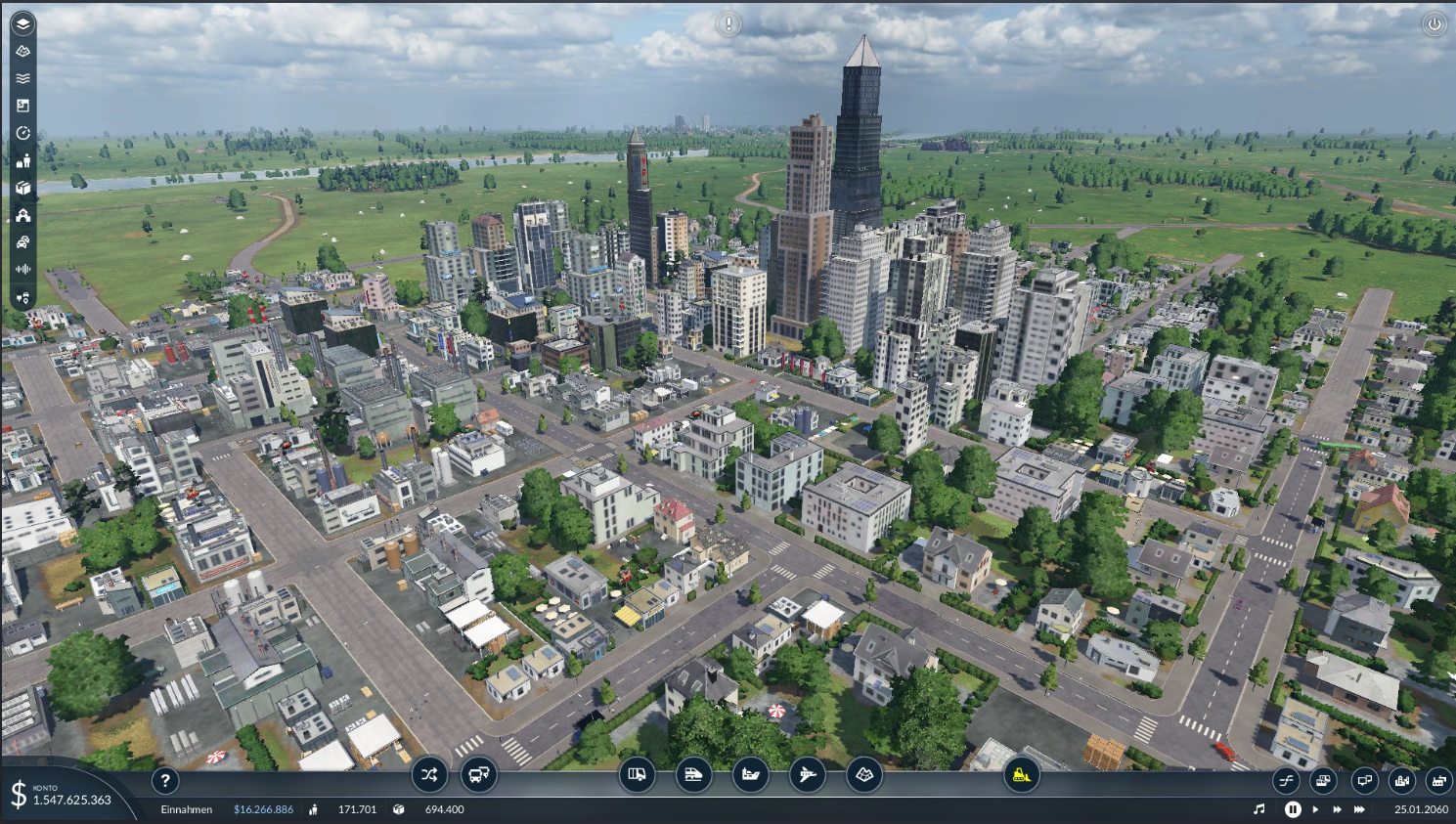Show the cargo box layer
The width and height of the screenshot is (1456, 824).
pyautogui.click(x=23, y=188)
